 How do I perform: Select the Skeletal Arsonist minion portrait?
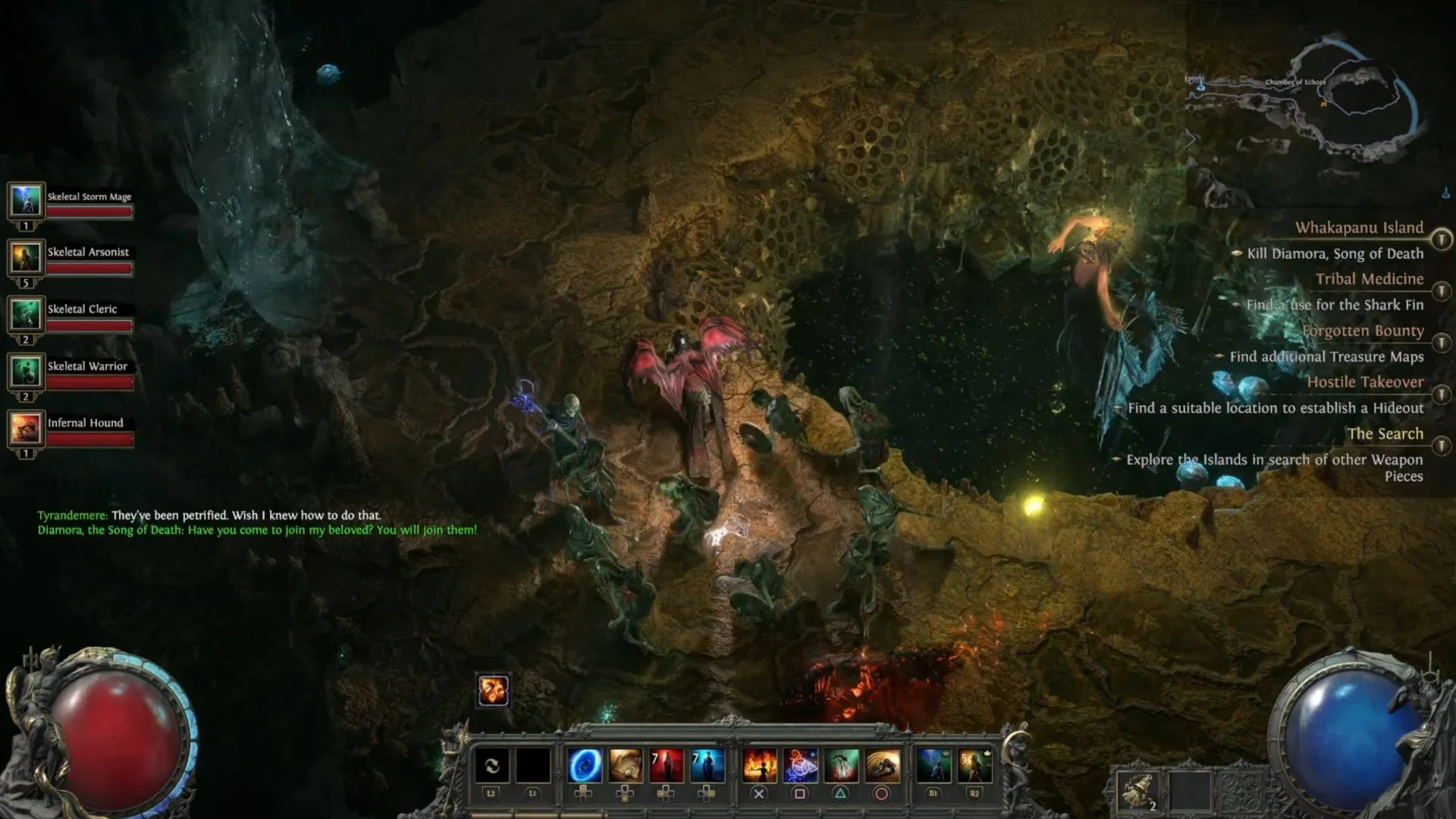point(27,258)
